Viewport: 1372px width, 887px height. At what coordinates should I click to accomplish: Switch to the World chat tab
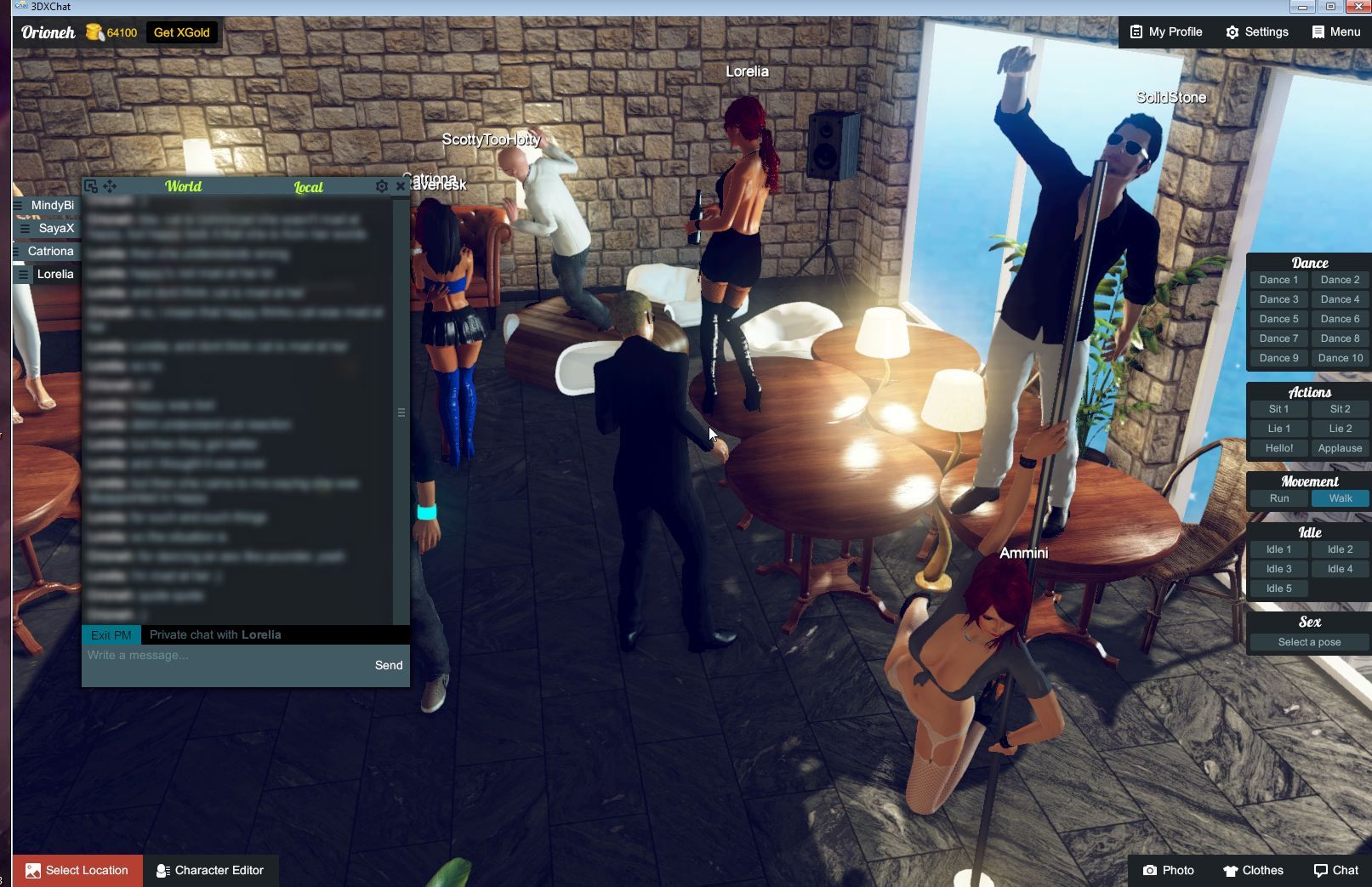[x=185, y=186]
